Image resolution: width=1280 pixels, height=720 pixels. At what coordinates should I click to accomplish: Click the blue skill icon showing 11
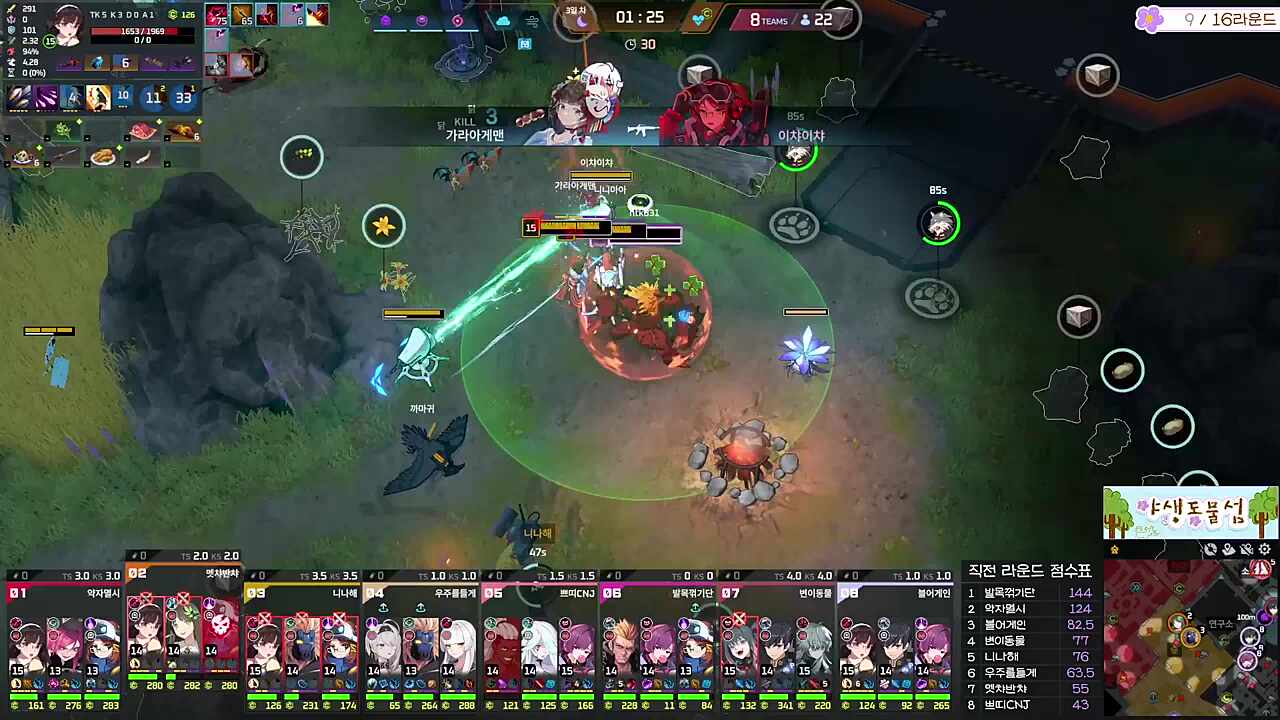(x=153, y=98)
